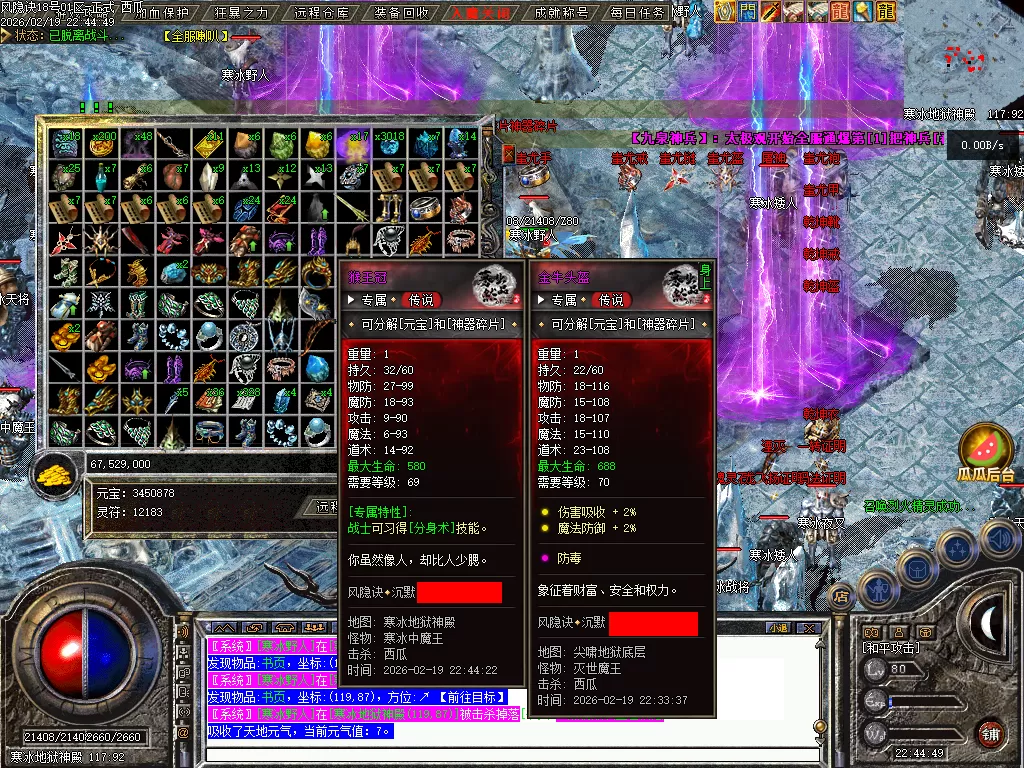Open 远程仓库 from the top bar
1024x768 pixels.
(x=323, y=13)
